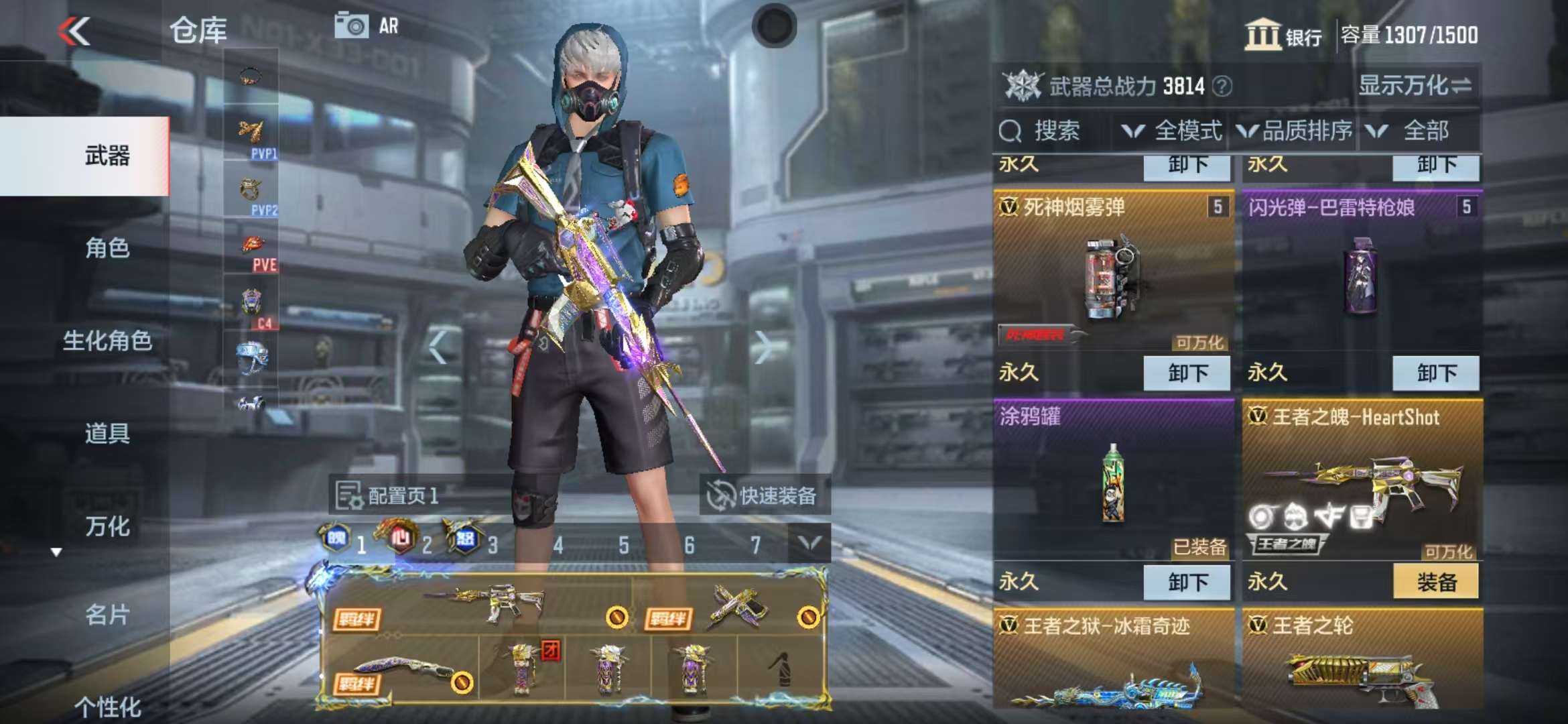The width and height of the screenshot is (1568, 724).
Task: Unequip the 死神烟雾弹 smoke grenade
Action: click(1187, 373)
